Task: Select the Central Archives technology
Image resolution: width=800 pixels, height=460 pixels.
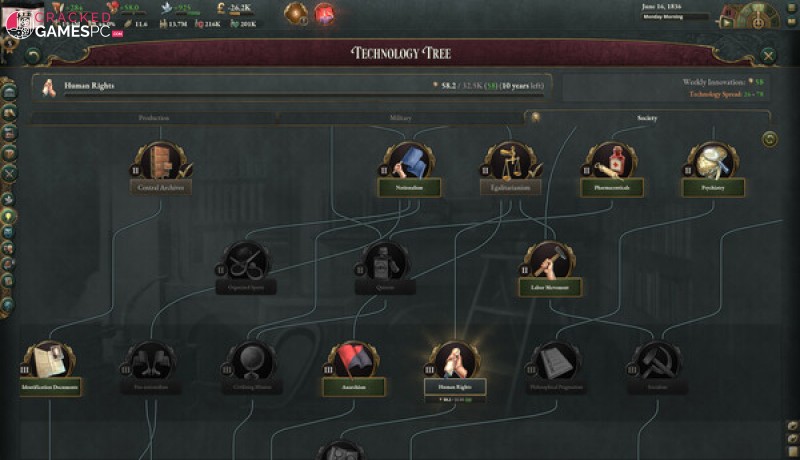Action: [x=162, y=166]
